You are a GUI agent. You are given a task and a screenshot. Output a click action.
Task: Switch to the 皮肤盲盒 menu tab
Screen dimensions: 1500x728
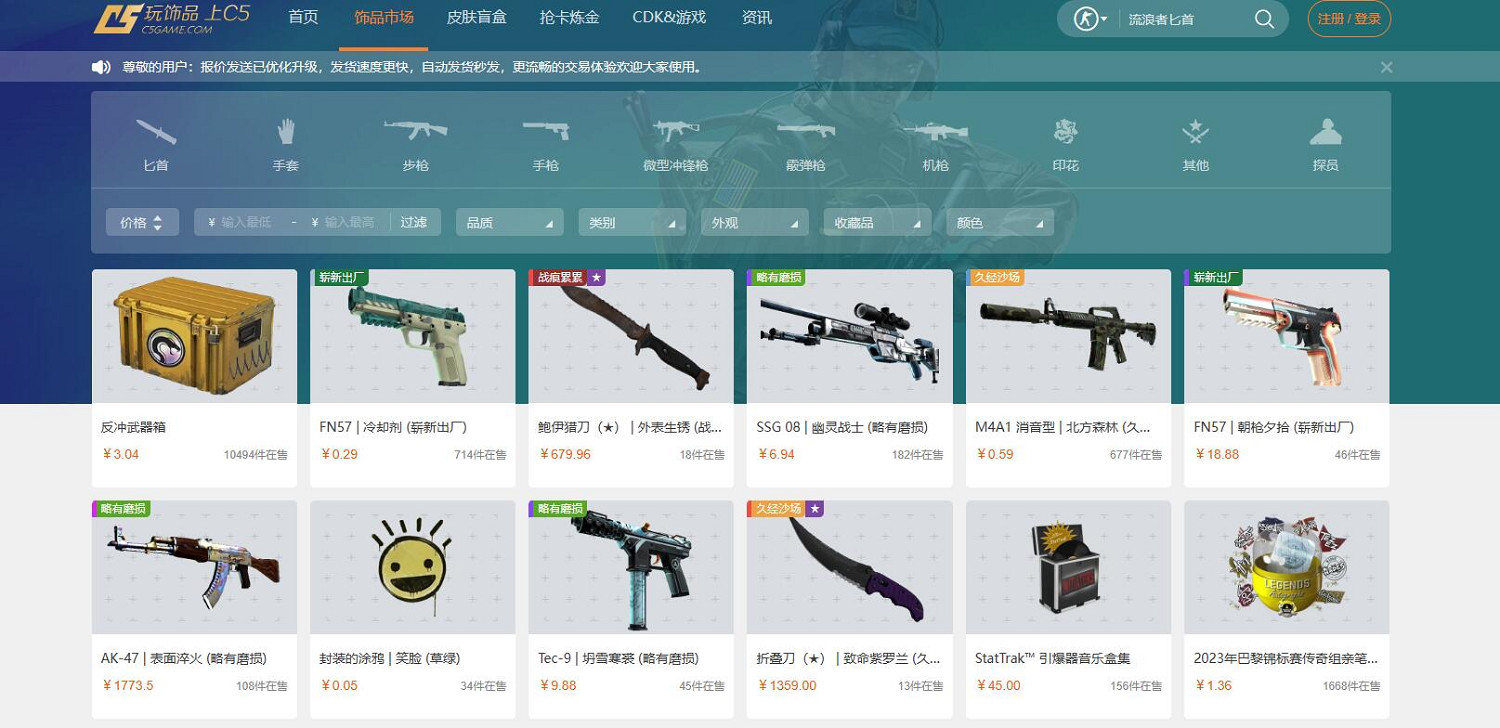pyautogui.click(x=477, y=17)
